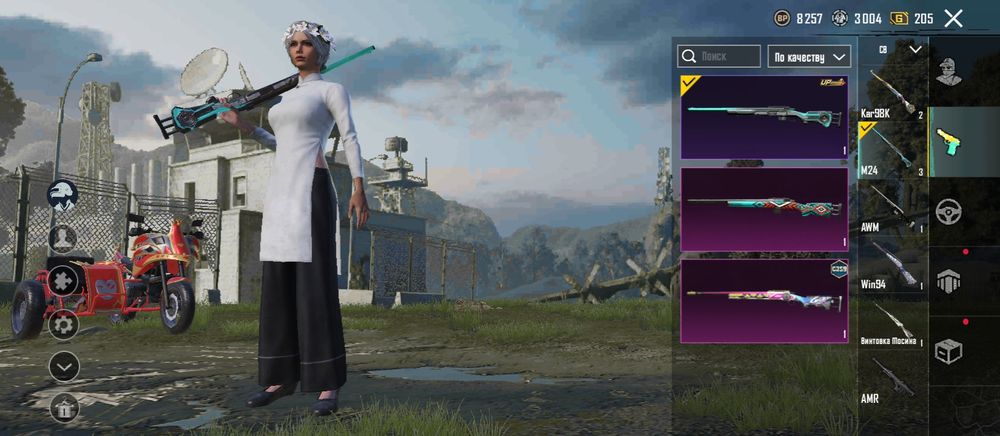This screenshot has width=1000, height=436.
Task: Switch to the vehicle steering wheel tab
Action: (948, 212)
